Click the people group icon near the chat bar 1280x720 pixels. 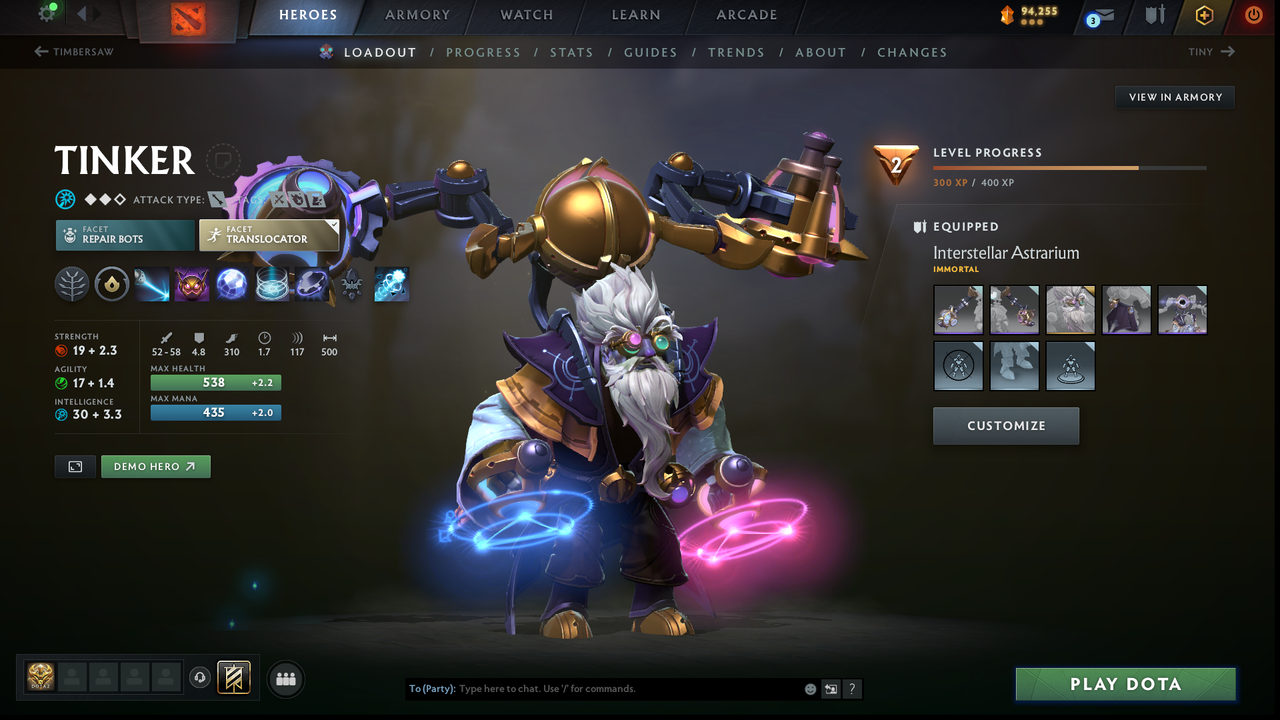click(286, 679)
